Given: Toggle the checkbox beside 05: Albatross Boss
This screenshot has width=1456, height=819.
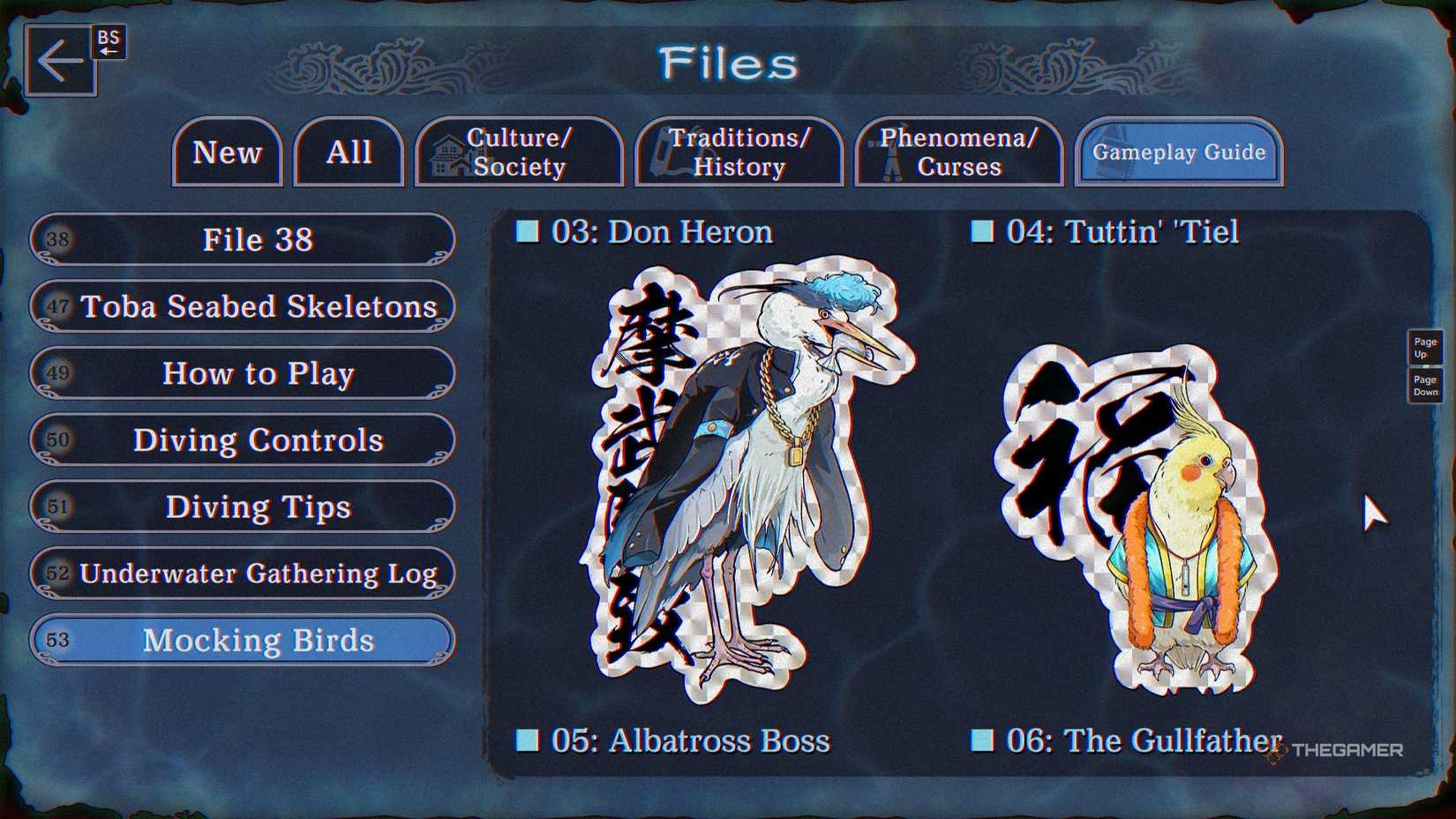Looking at the screenshot, I should [x=528, y=741].
